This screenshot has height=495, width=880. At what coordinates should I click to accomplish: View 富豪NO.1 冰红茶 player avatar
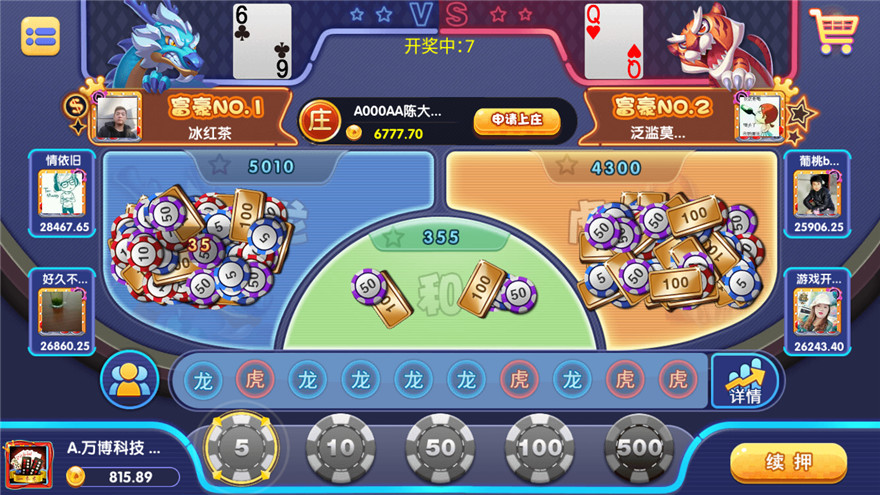tap(116, 118)
